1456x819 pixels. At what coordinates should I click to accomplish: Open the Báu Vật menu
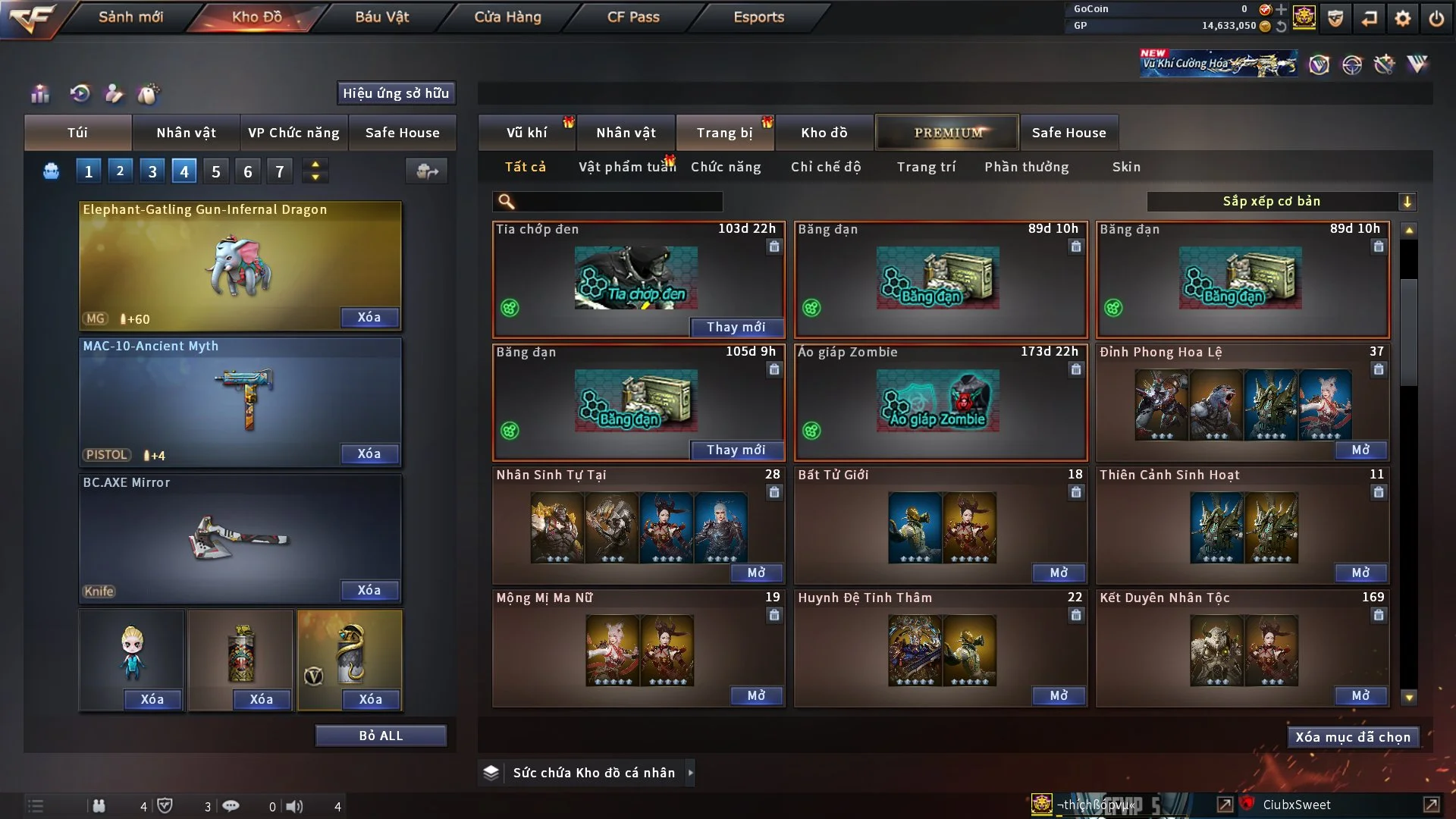pyautogui.click(x=381, y=17)
